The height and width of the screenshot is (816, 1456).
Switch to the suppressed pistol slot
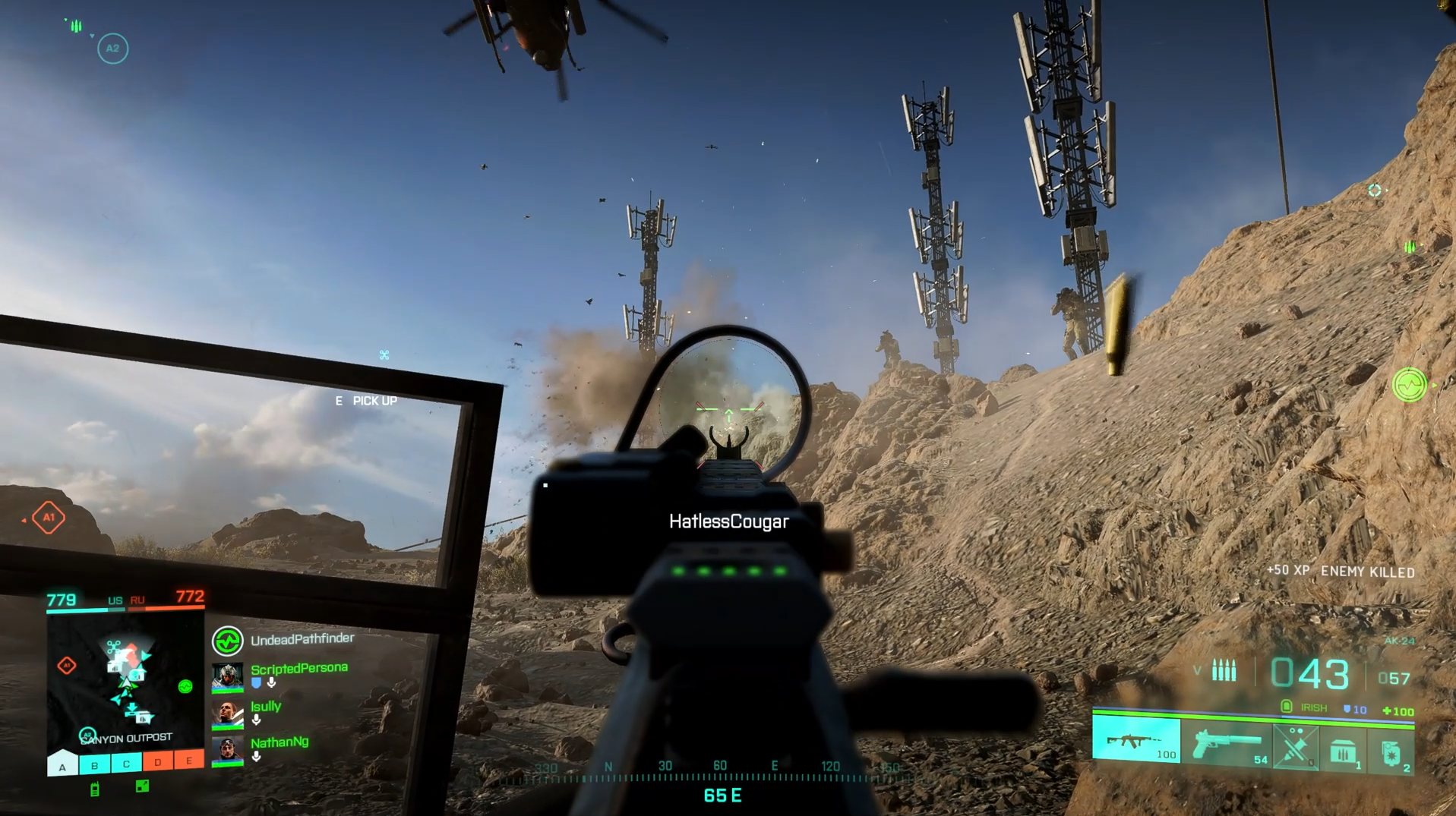1226,744
